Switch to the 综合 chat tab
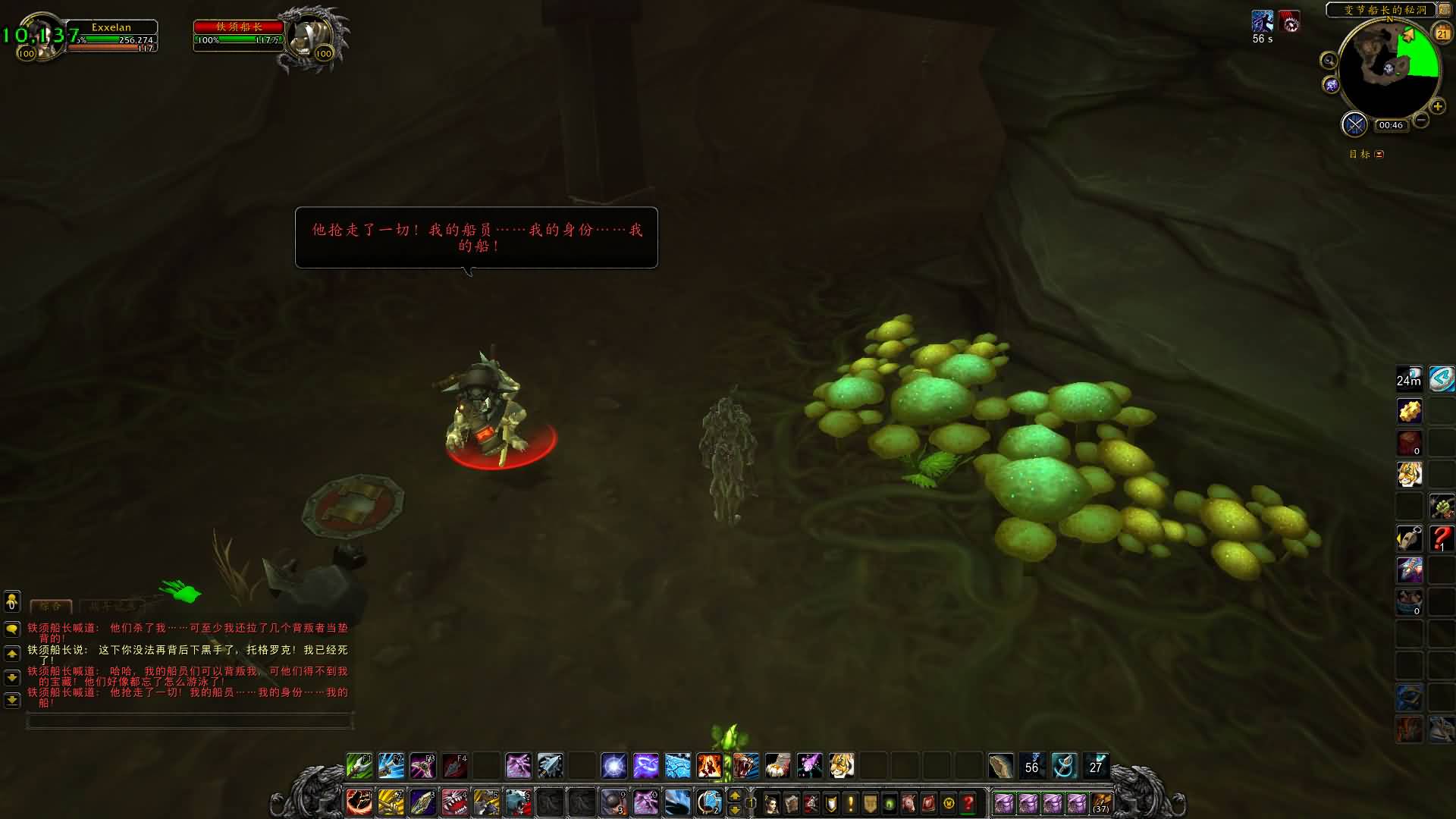This screenshot has width=1456, height=819. (x=51, y=606)
